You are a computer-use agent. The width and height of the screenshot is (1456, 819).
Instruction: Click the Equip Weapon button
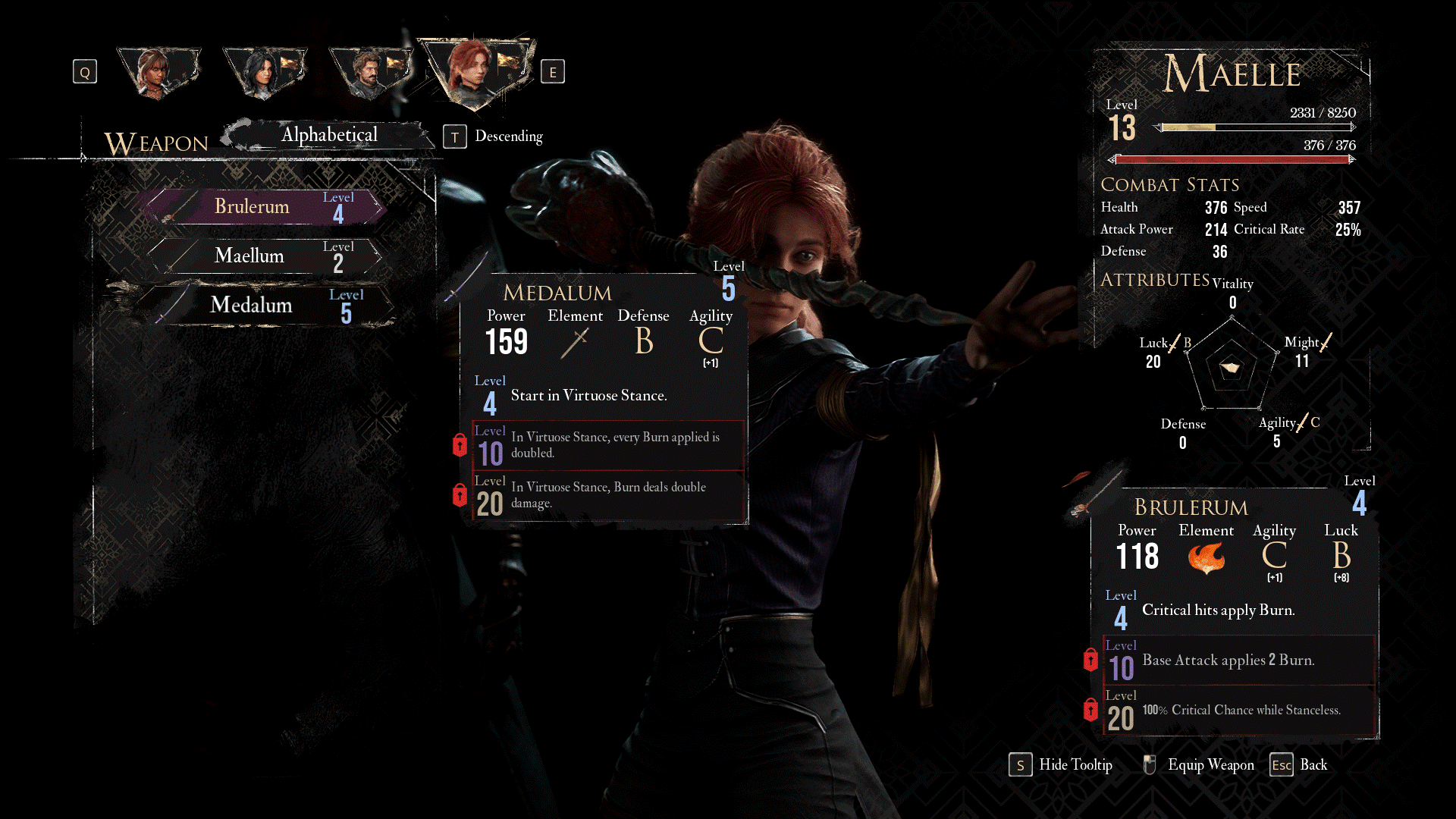pyautogui.click(x=1199, y=765)
